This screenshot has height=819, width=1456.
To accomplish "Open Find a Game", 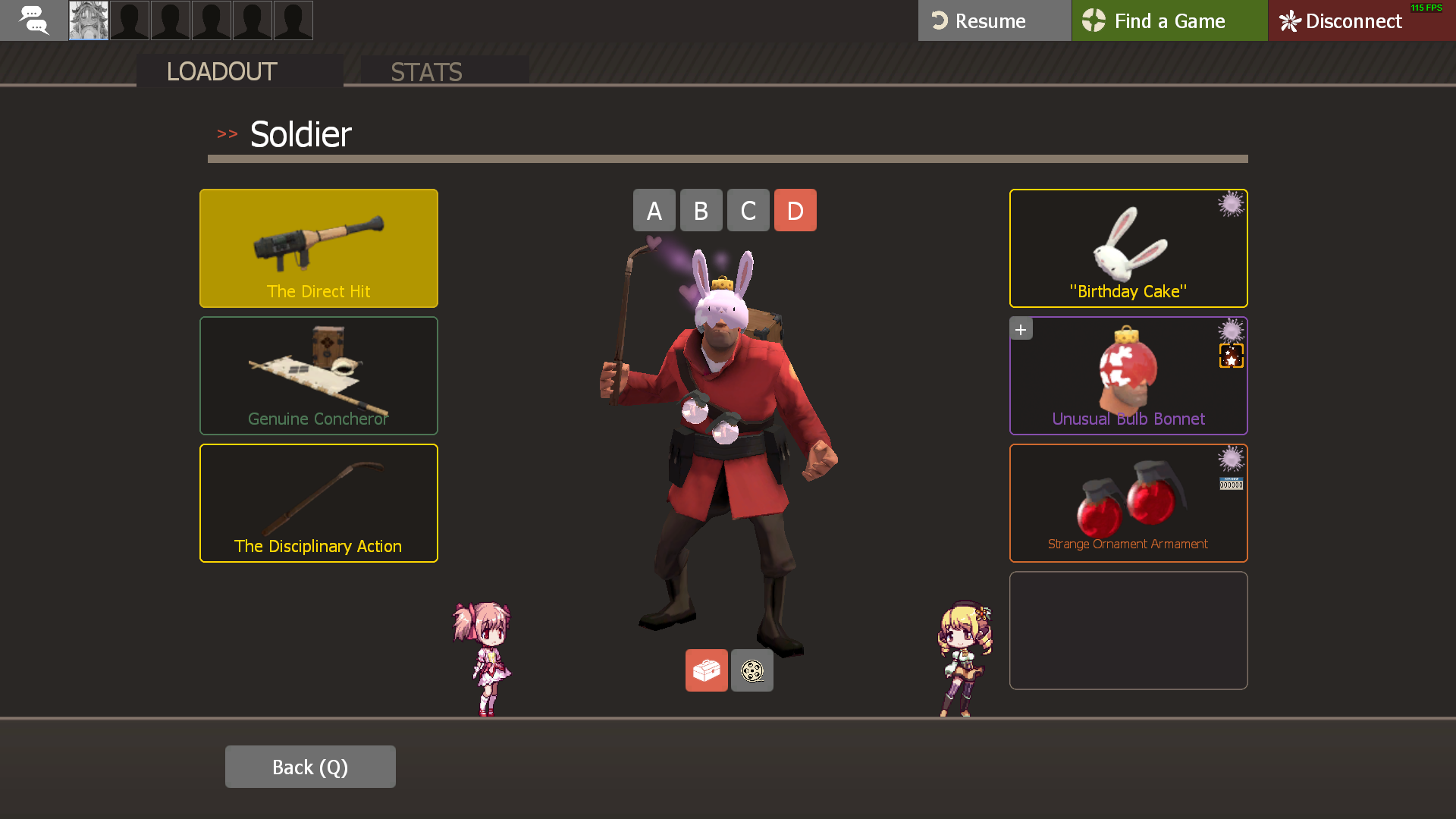I will pos(1169,20).
